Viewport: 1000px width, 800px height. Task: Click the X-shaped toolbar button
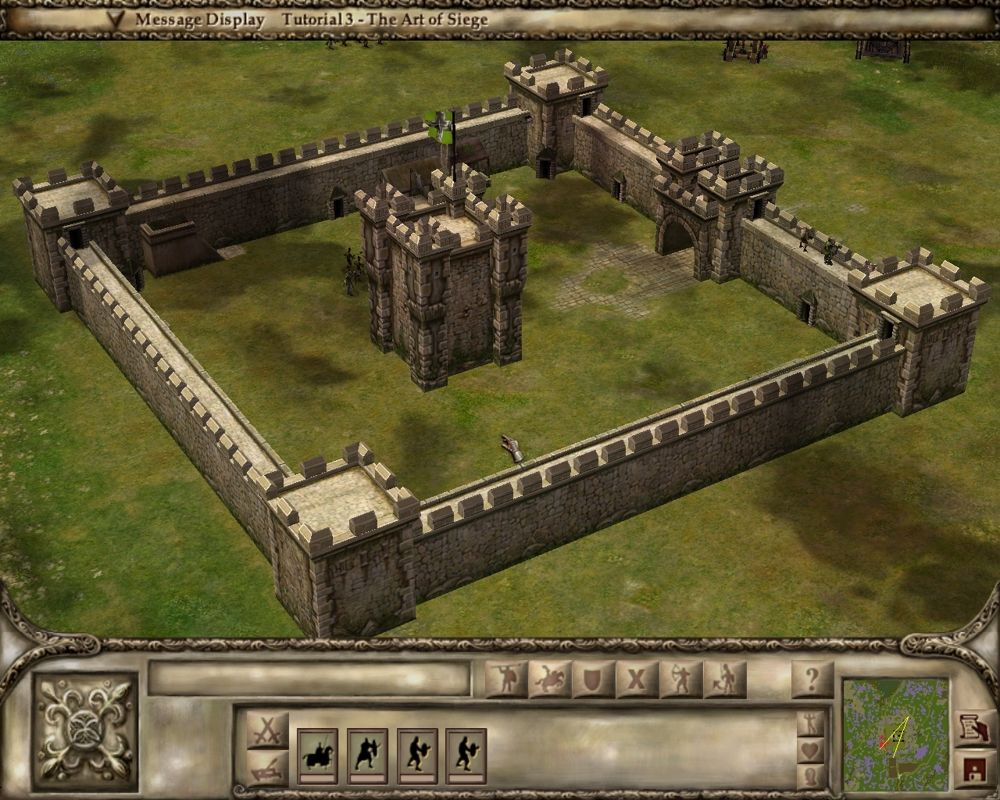click(x=637, y=680)
